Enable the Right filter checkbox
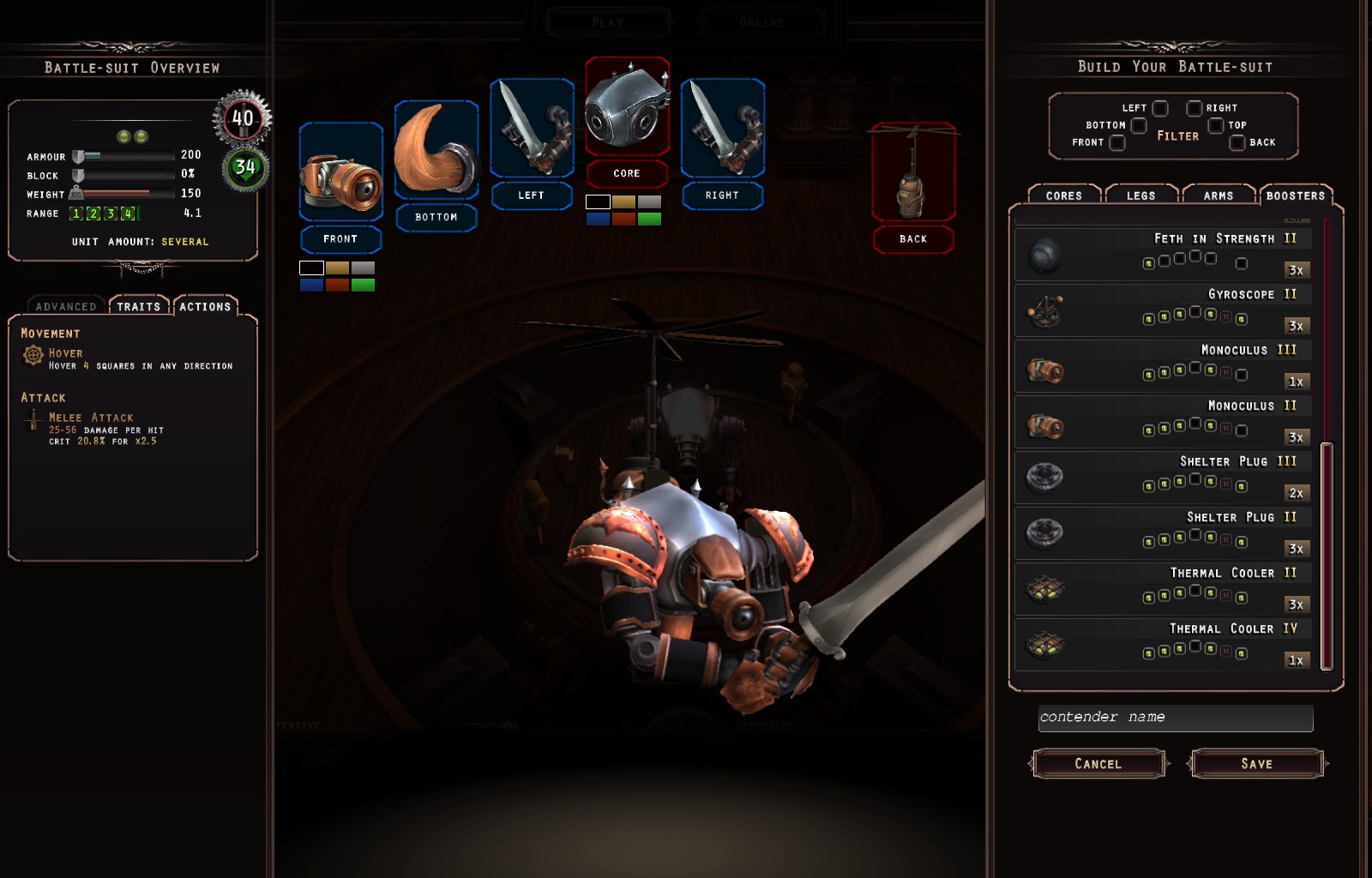 [x=1194, y=108]
